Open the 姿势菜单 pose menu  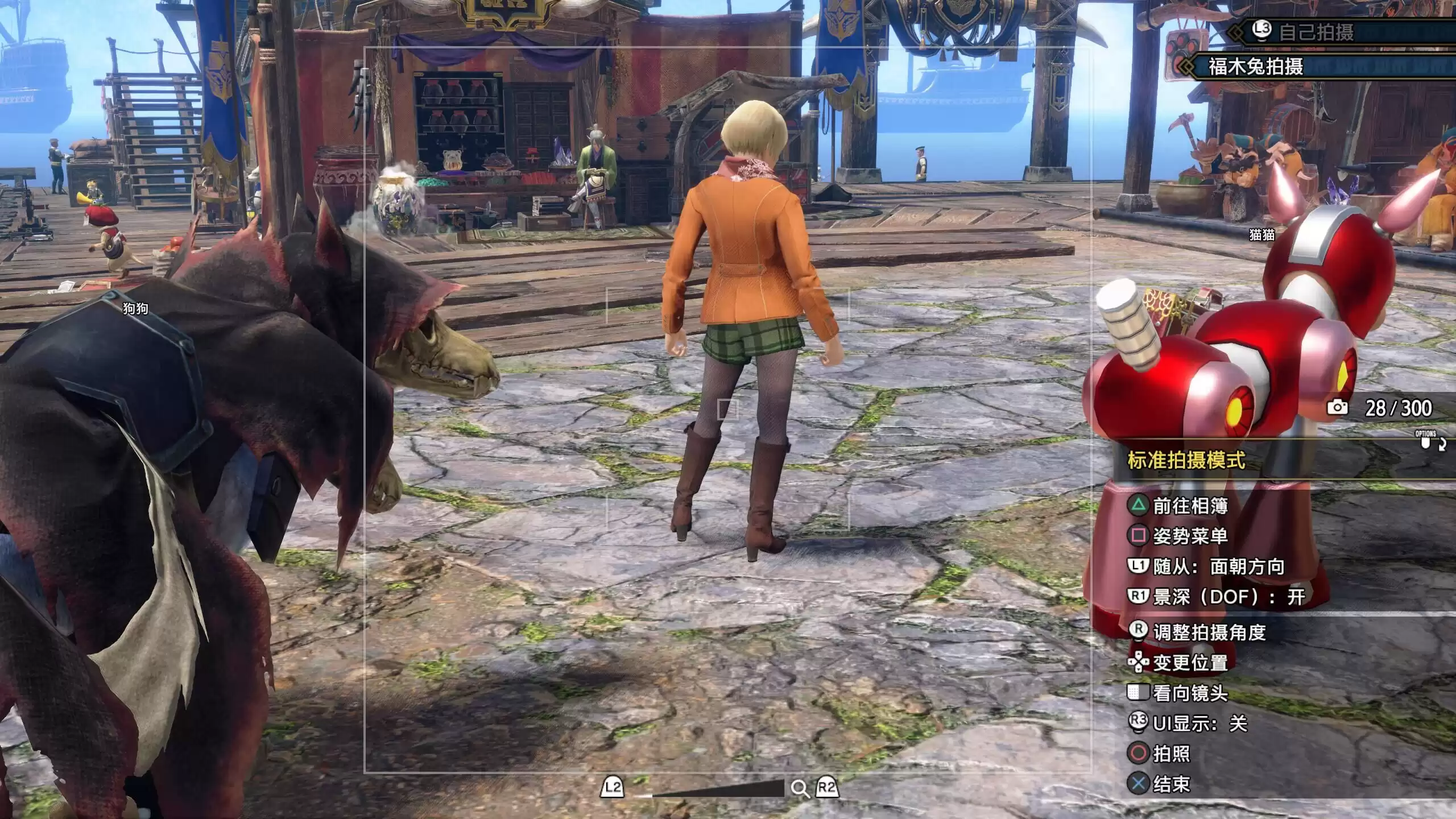(x=1190, y=536)
